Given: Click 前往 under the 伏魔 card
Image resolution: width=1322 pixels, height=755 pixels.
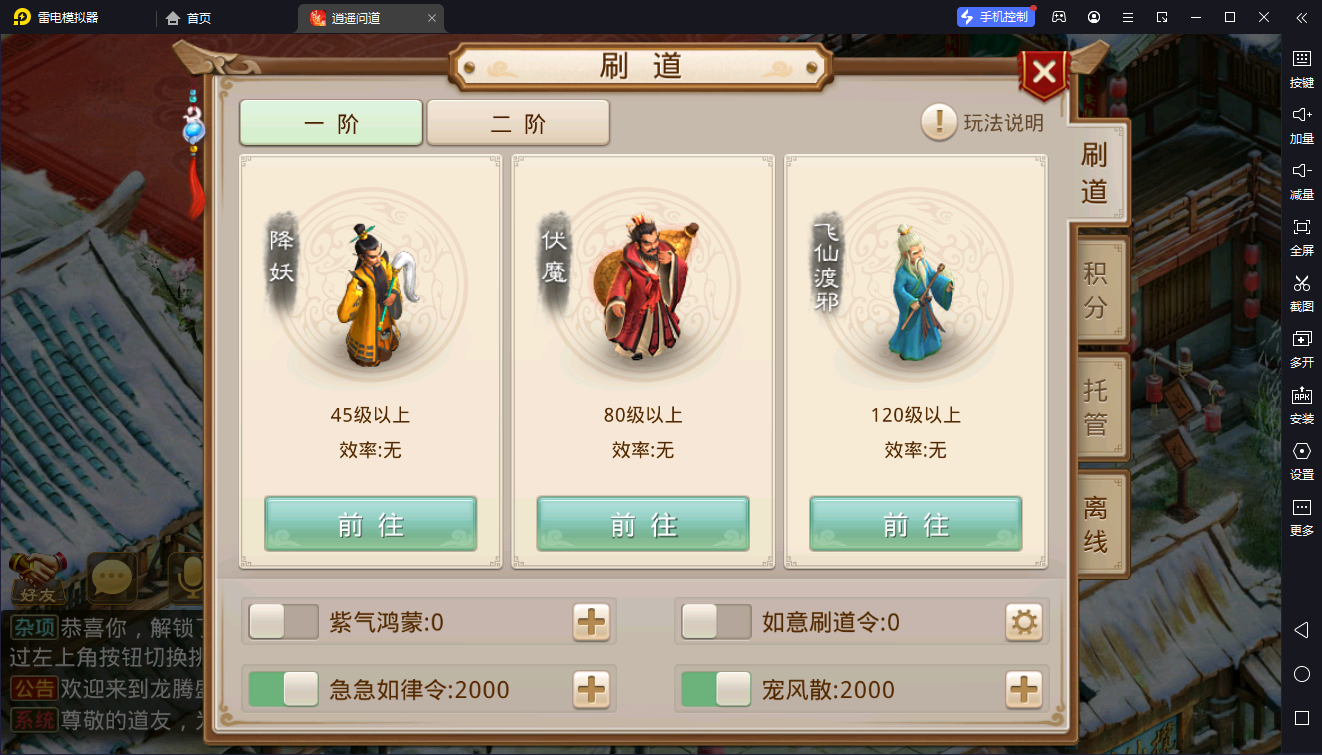Looking at the screenshot, I should (x=642, y=523).
